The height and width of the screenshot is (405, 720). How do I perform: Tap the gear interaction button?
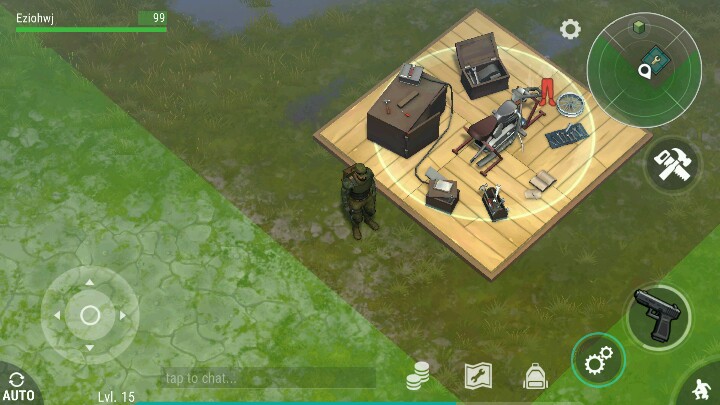[x=598, y=360]
